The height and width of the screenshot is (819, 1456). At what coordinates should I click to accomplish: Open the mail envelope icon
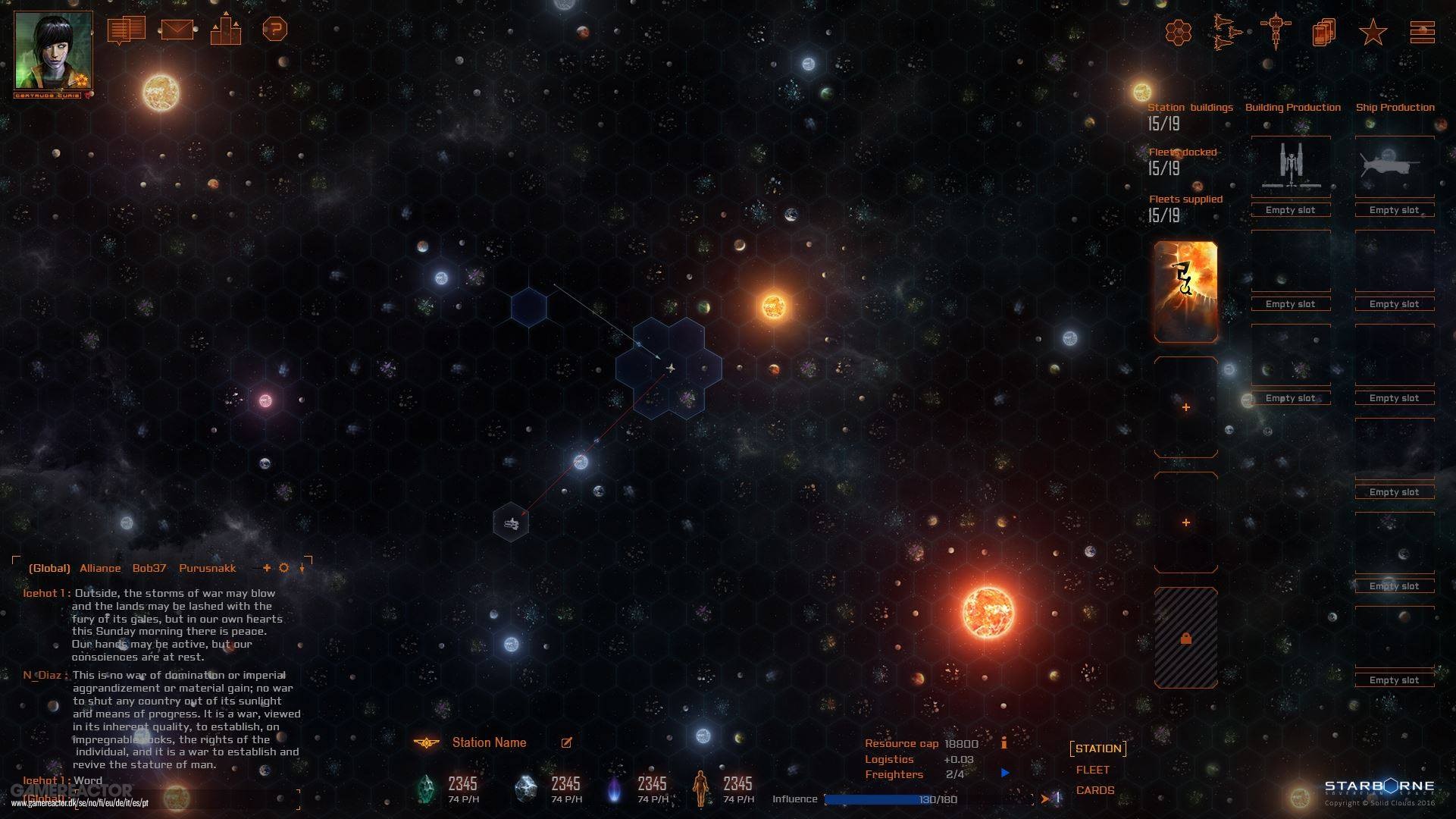point(177,30)
